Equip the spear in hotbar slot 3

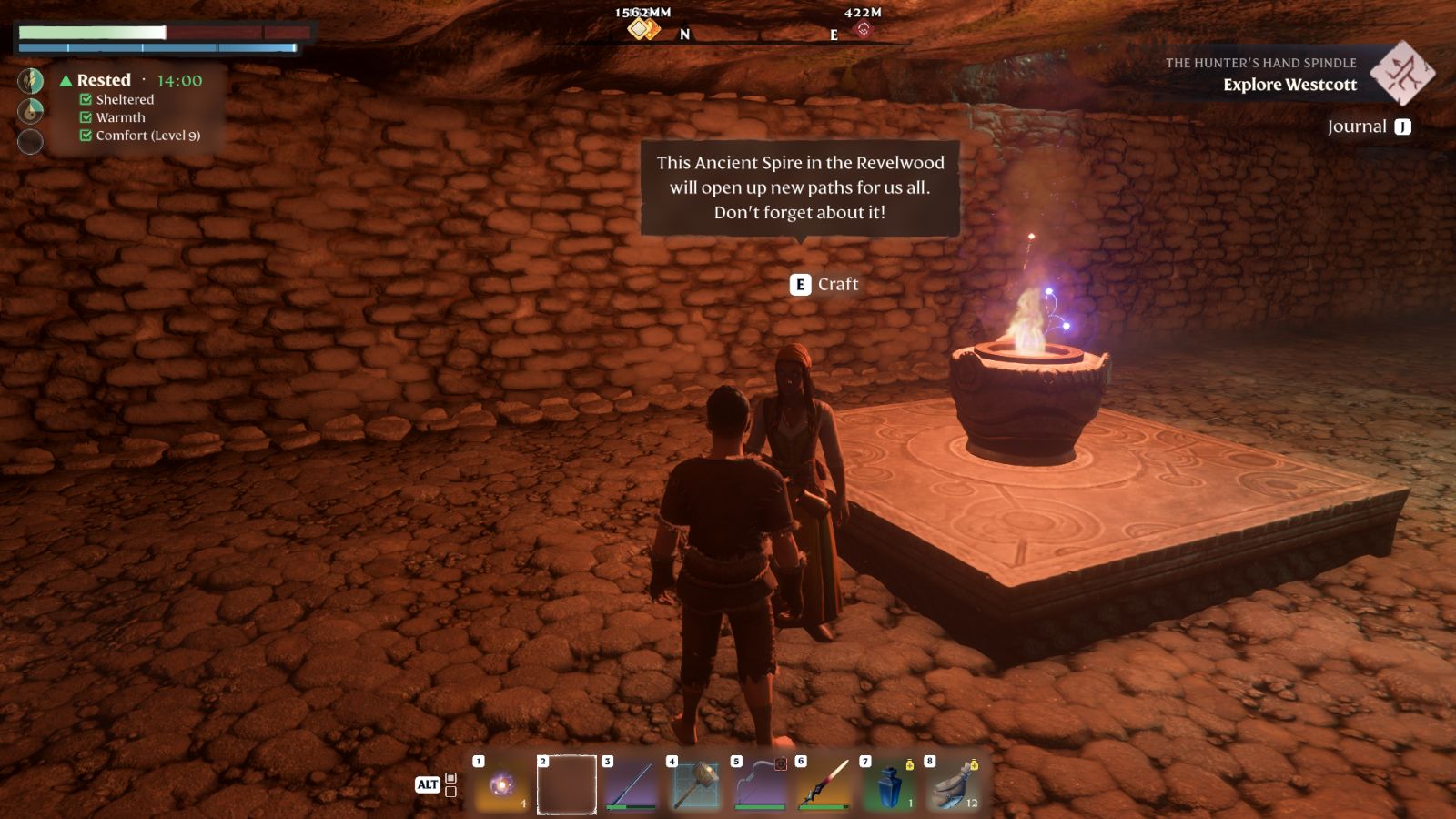click(627, 786)
